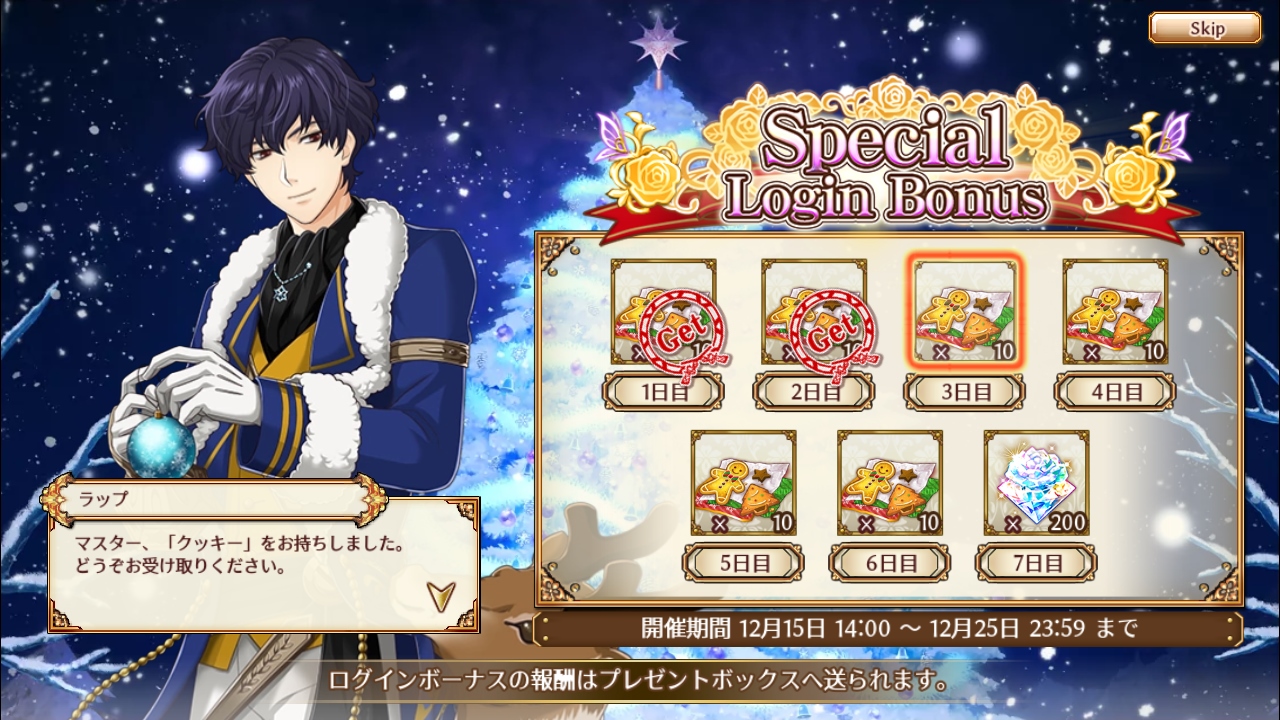Select the day 5 cookie reward
Image resolution: width=1280 pixels, height=720 pixels.
click(x=744, y=483)
